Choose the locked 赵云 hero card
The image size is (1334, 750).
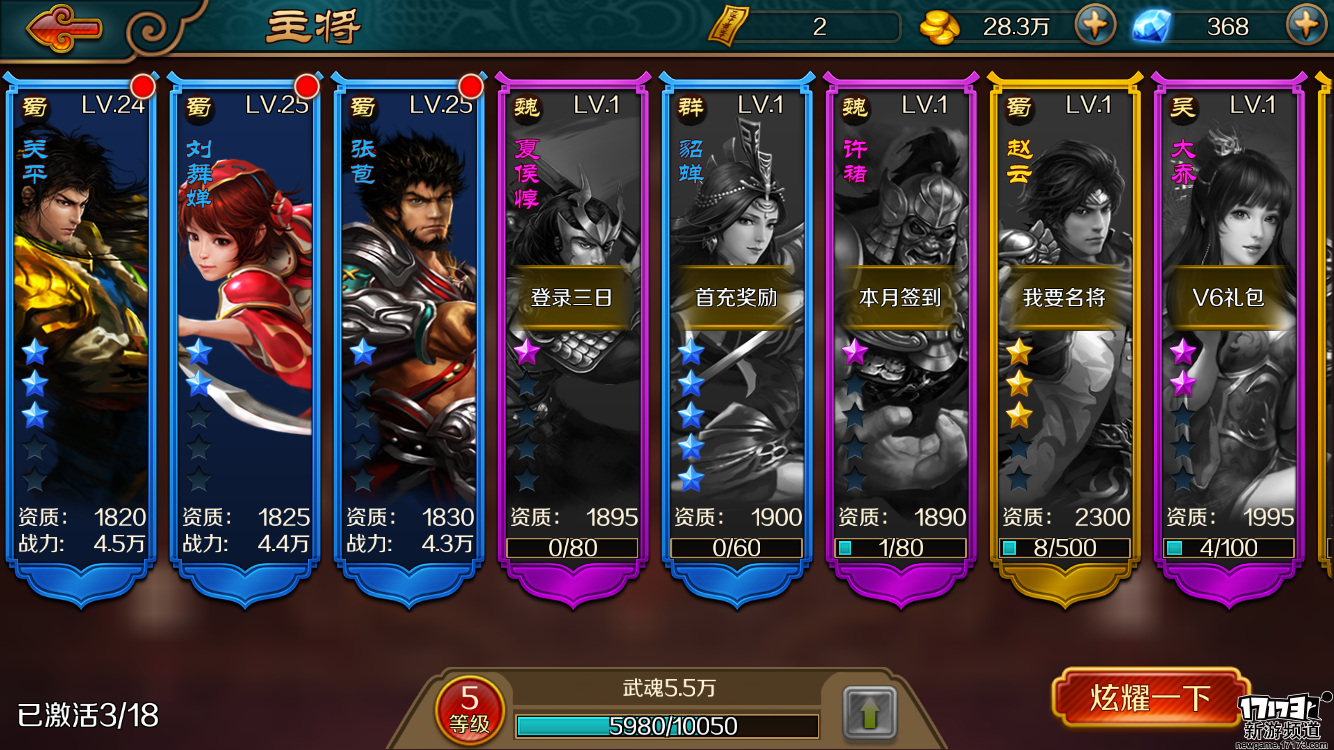tap(1064, 330)
